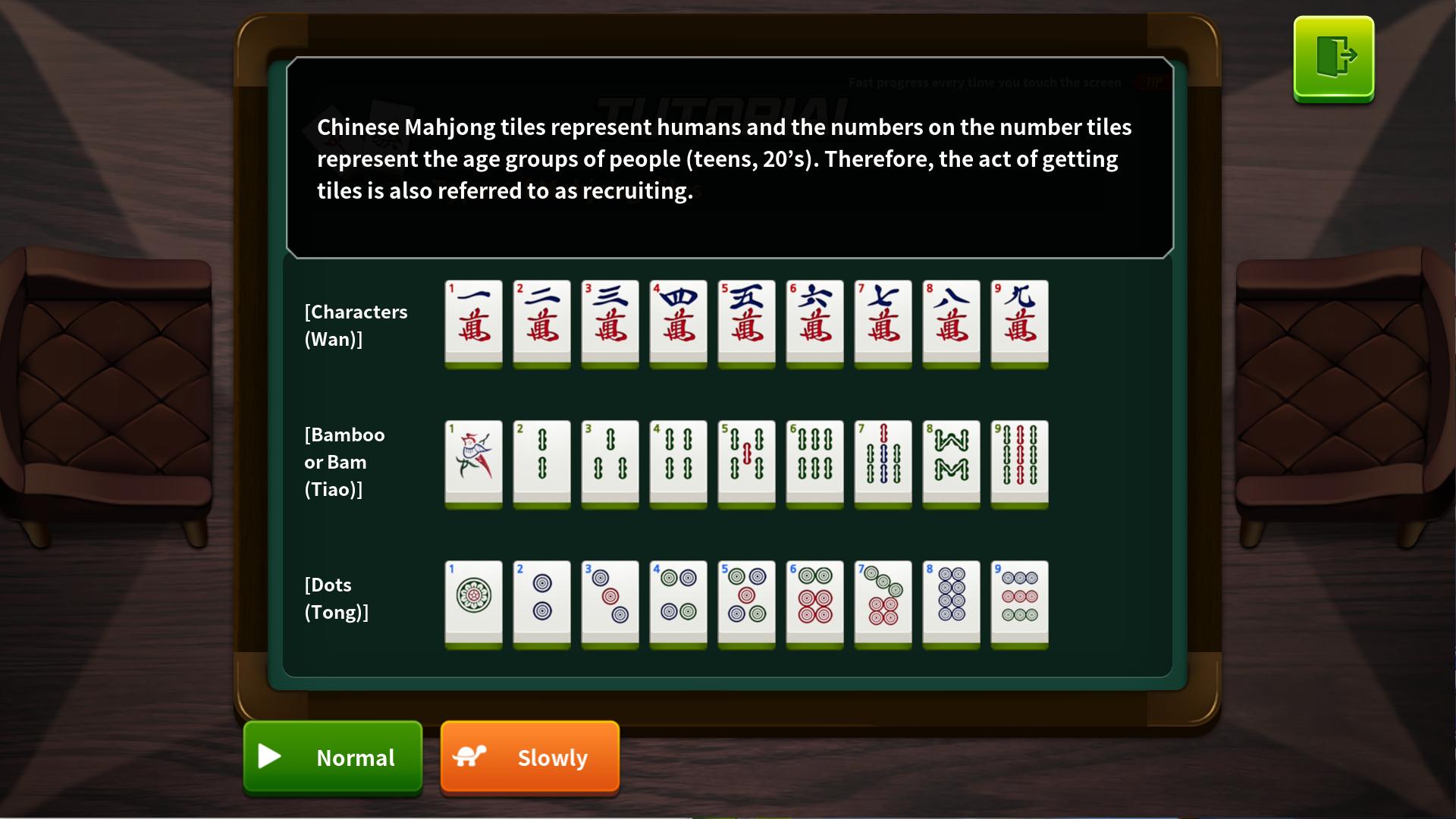Click the 1 Bamboo bird tile

473,465
